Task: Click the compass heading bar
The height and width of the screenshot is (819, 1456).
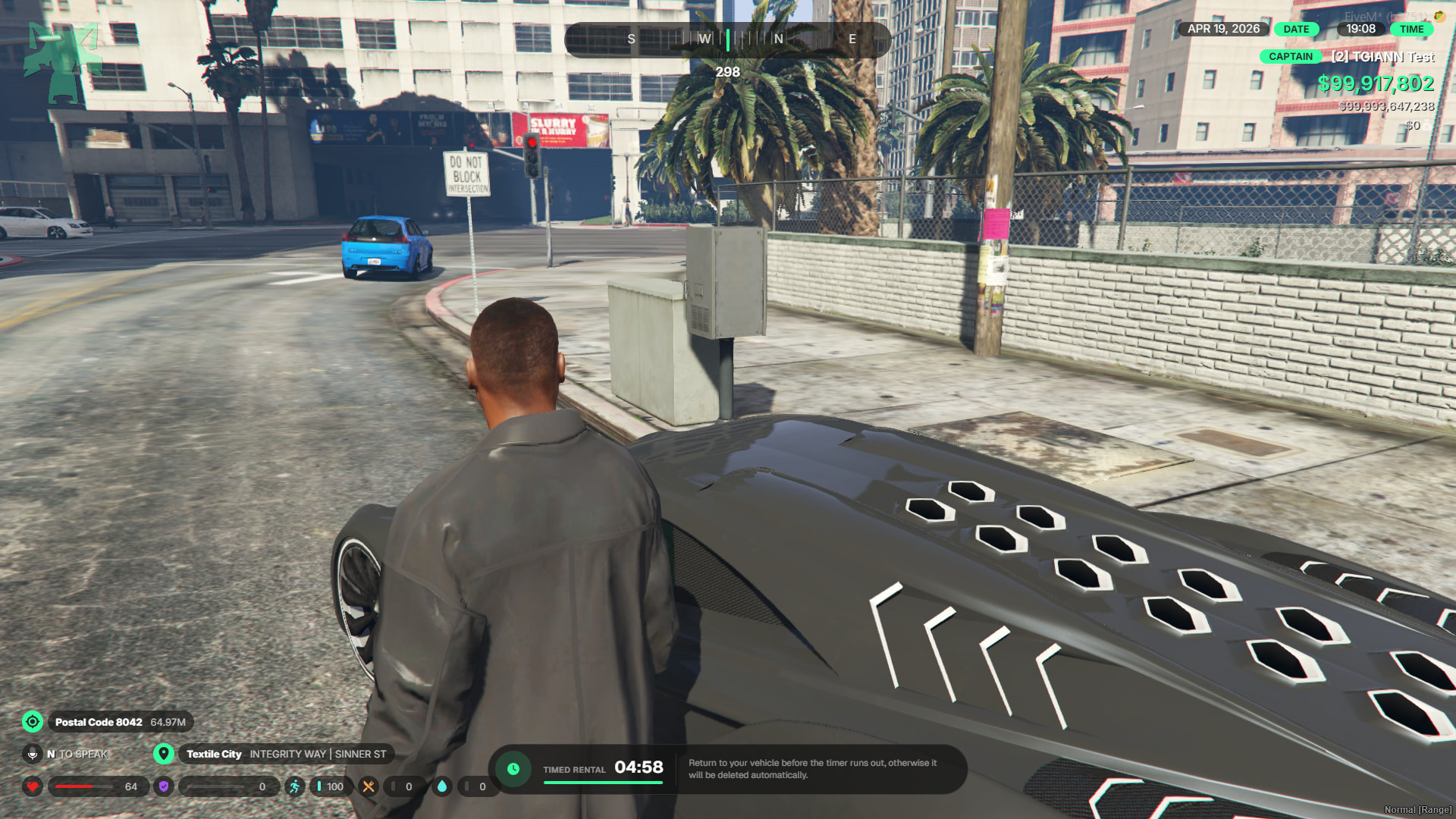Action: 727,39
